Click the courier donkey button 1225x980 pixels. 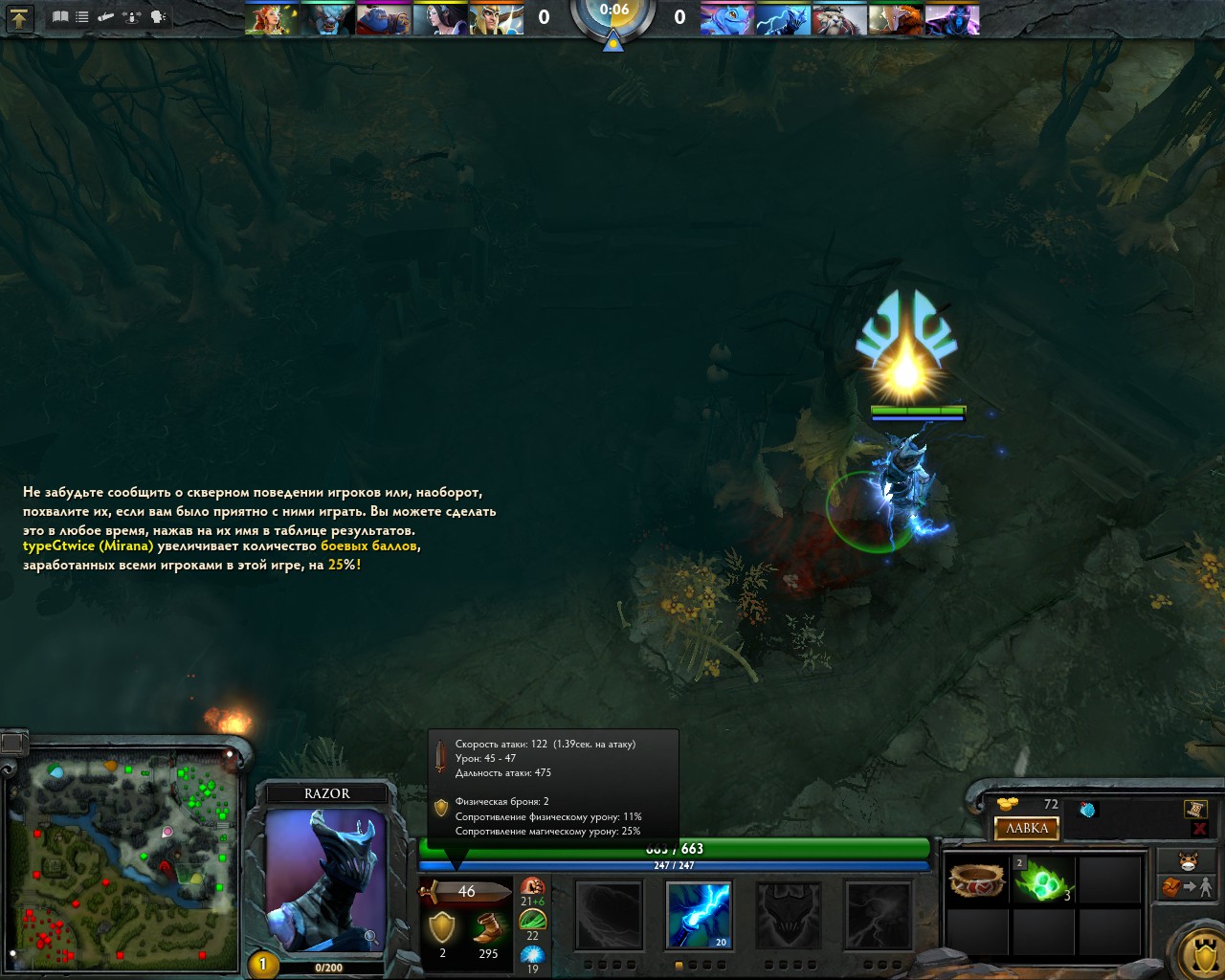(1188, 860)
